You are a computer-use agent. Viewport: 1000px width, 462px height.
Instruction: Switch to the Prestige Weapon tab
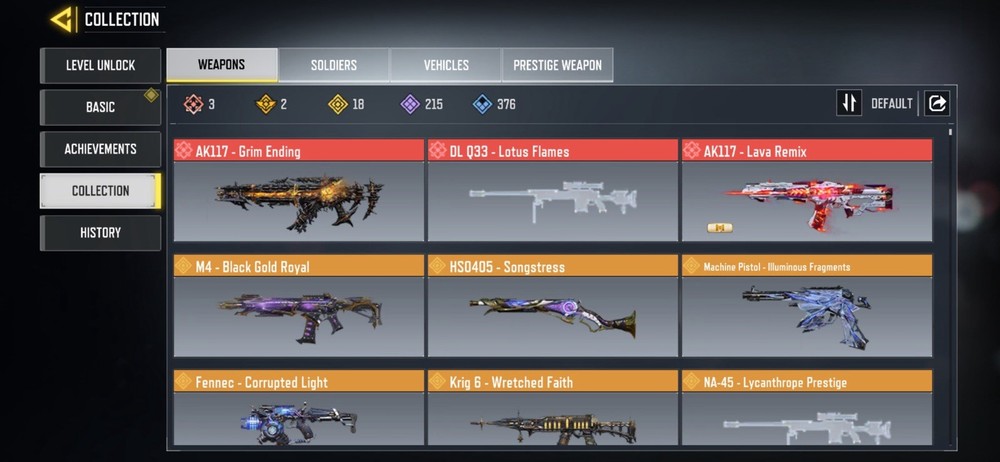tap(557, 65)
